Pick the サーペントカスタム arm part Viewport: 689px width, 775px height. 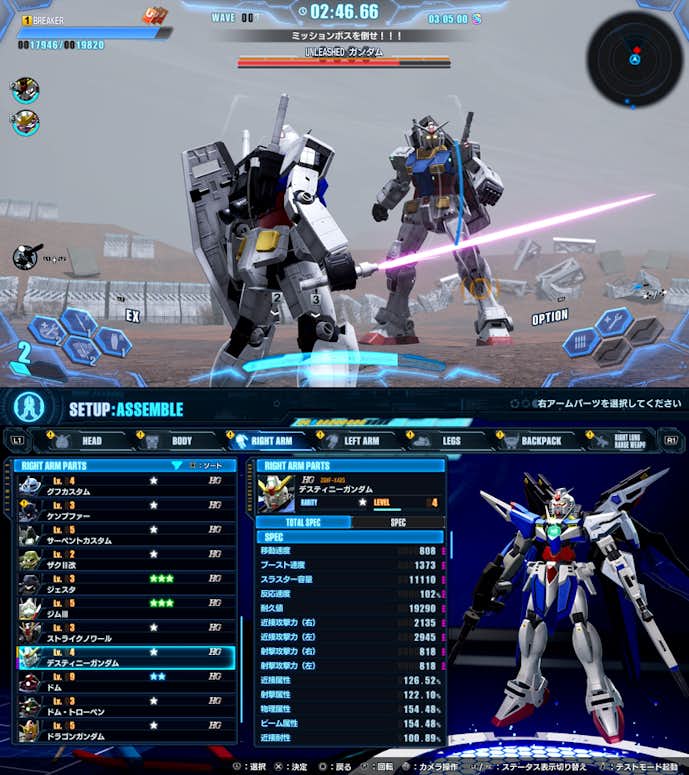pyautogui.click(x=126, y=533)
